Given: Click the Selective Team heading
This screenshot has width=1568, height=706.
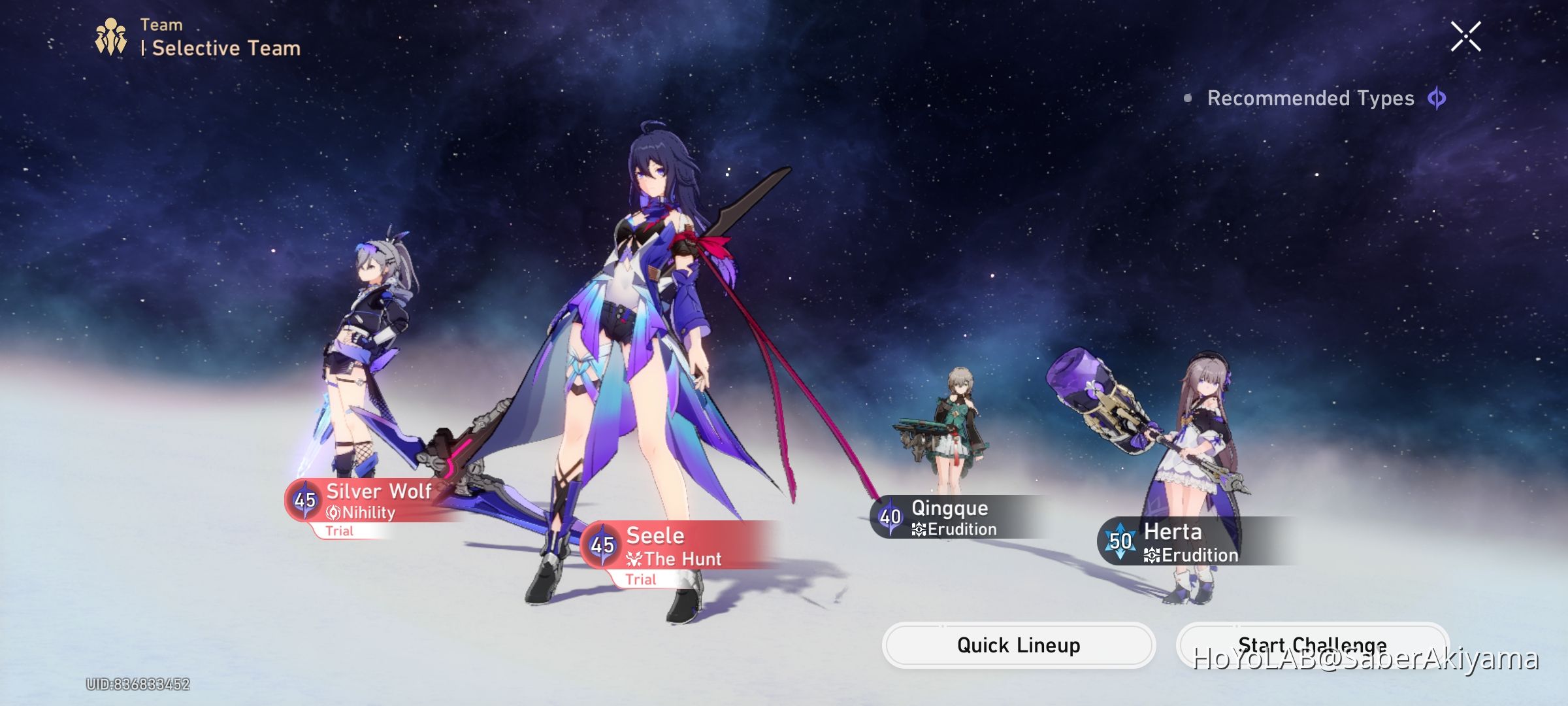Looking at the screenshot, I should 225,46.
